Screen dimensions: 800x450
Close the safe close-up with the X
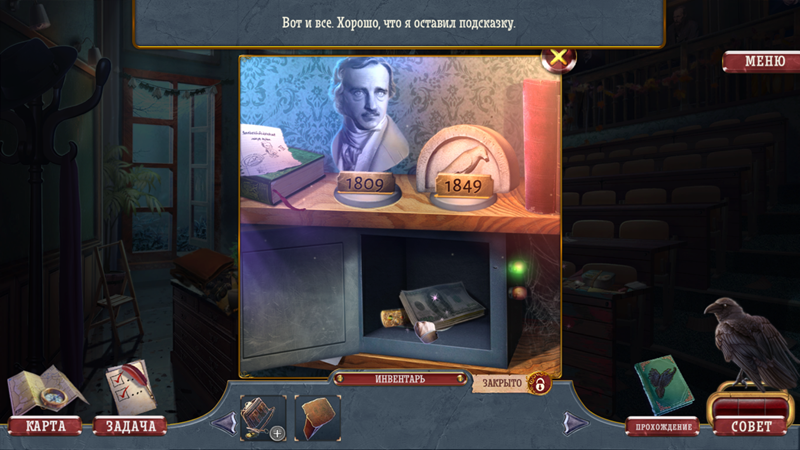tap(557, 58)
